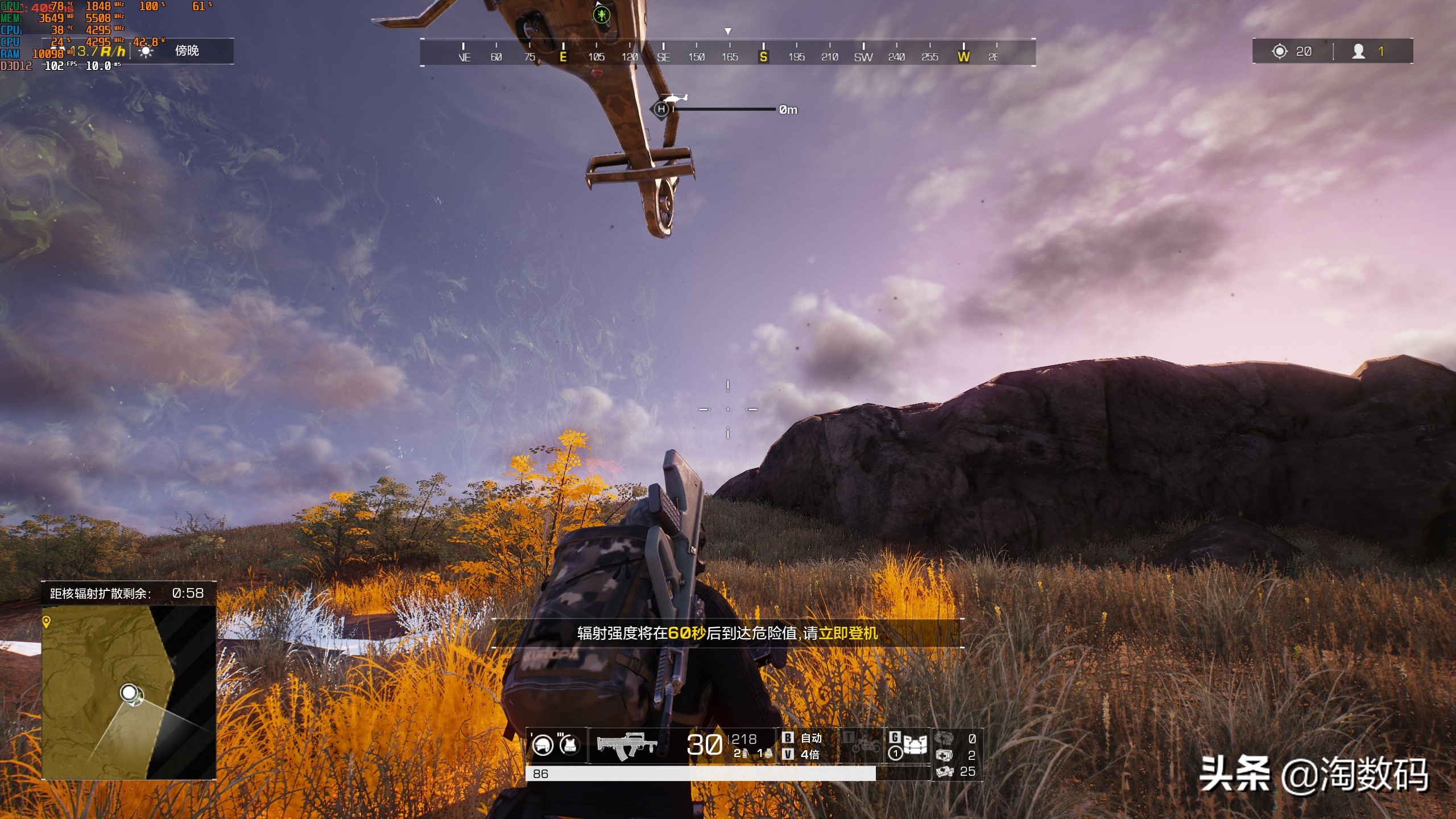Click the yellow S marker on the compass bar

pyautogui.click(x=763, y=57)
